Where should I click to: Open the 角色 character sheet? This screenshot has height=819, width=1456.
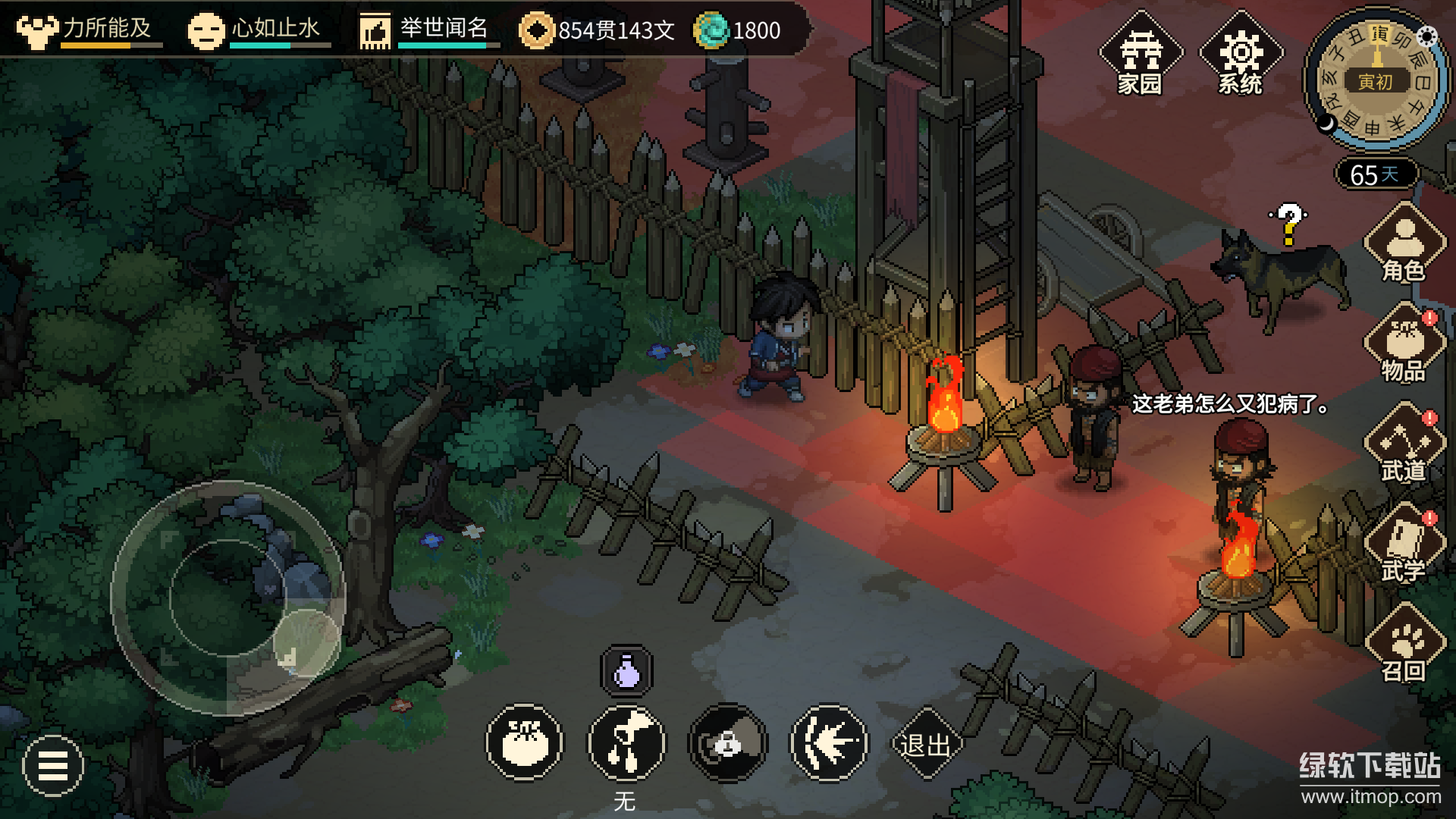[x=1404, y=244]
